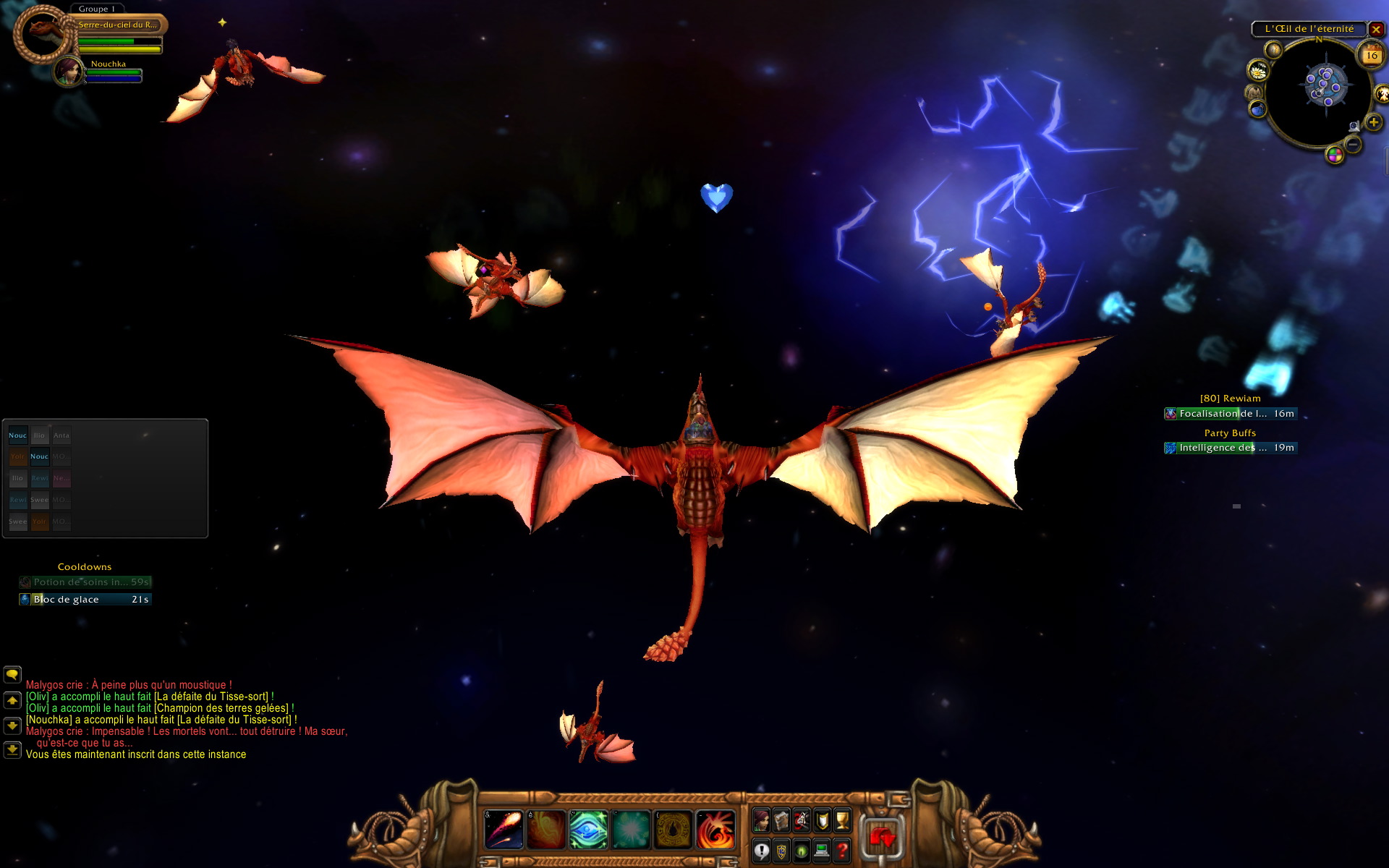Open the achievements shield button

tap(822, 820)
